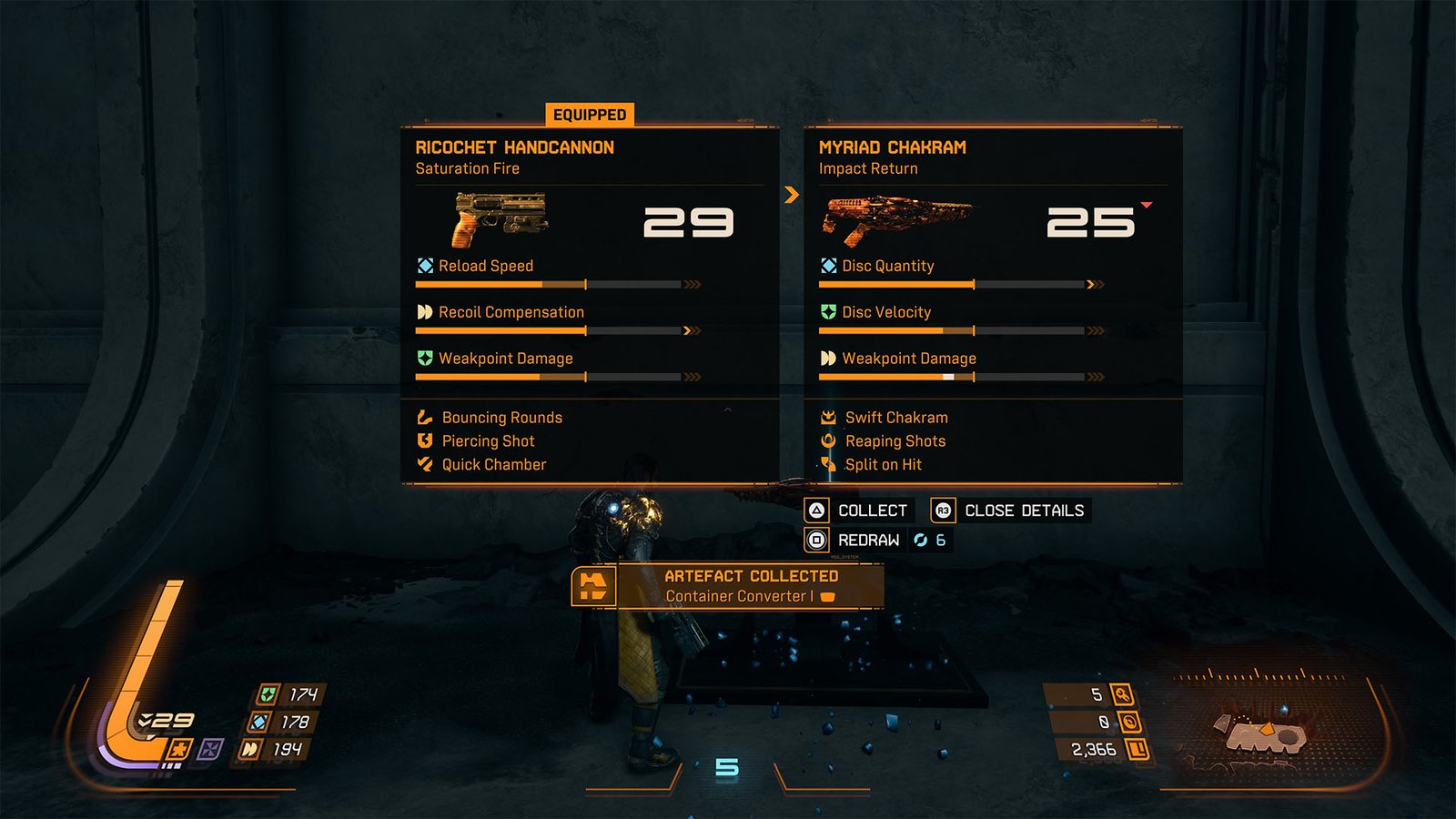Click the Split on Hit trait icon
This screenshot has width=1456, height=819.
(828, 464)
